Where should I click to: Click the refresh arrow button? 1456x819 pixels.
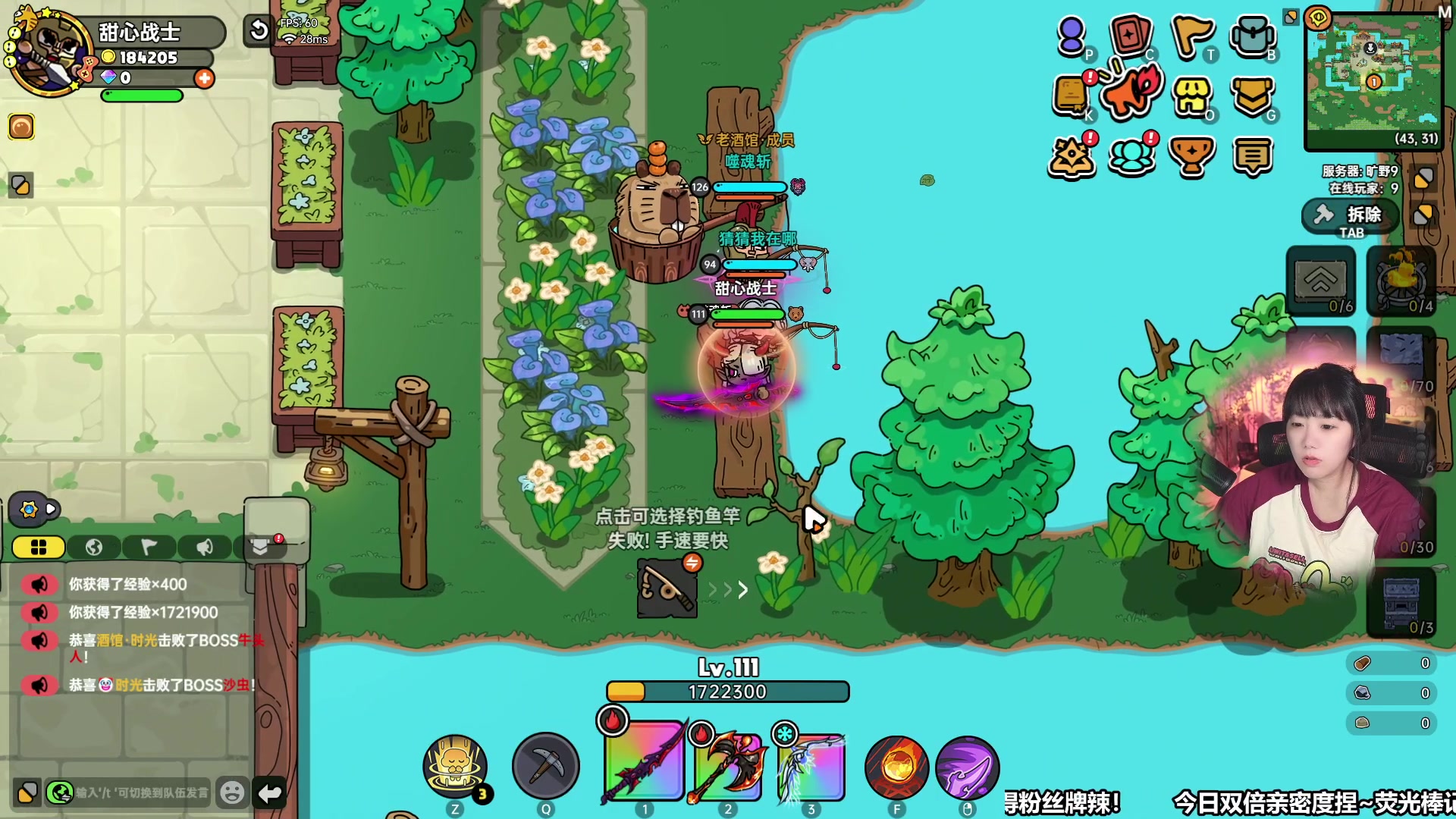click(259, 30)
